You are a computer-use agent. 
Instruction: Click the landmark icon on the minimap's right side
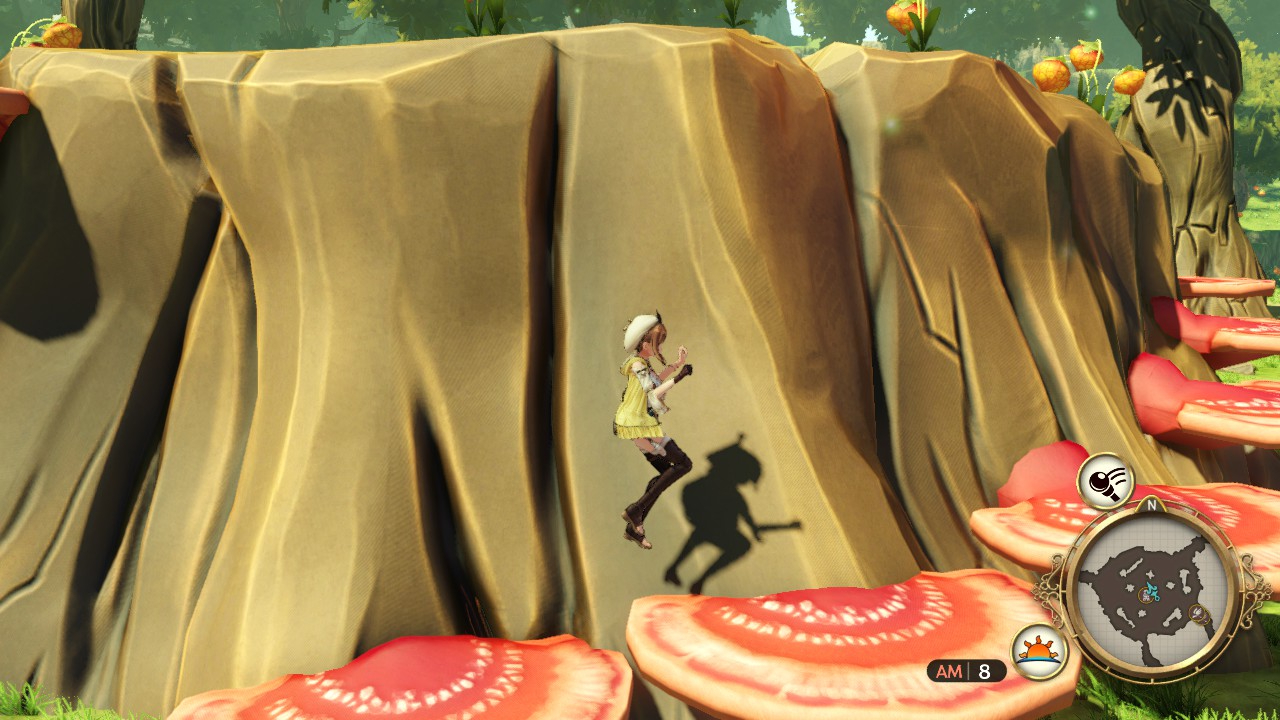coord(1197,613)
